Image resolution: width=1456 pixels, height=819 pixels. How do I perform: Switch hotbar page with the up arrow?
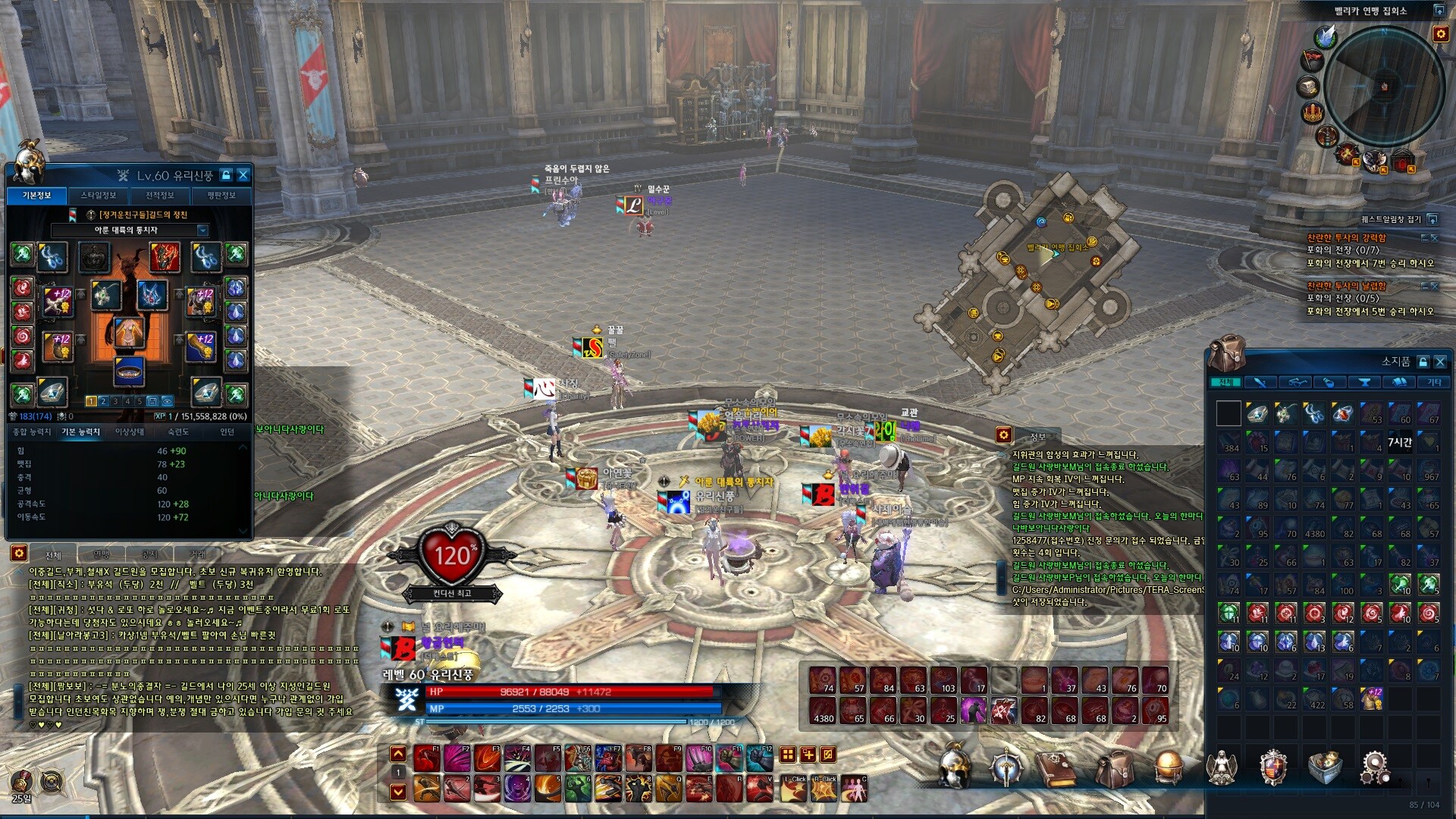(x=397, y=754)
